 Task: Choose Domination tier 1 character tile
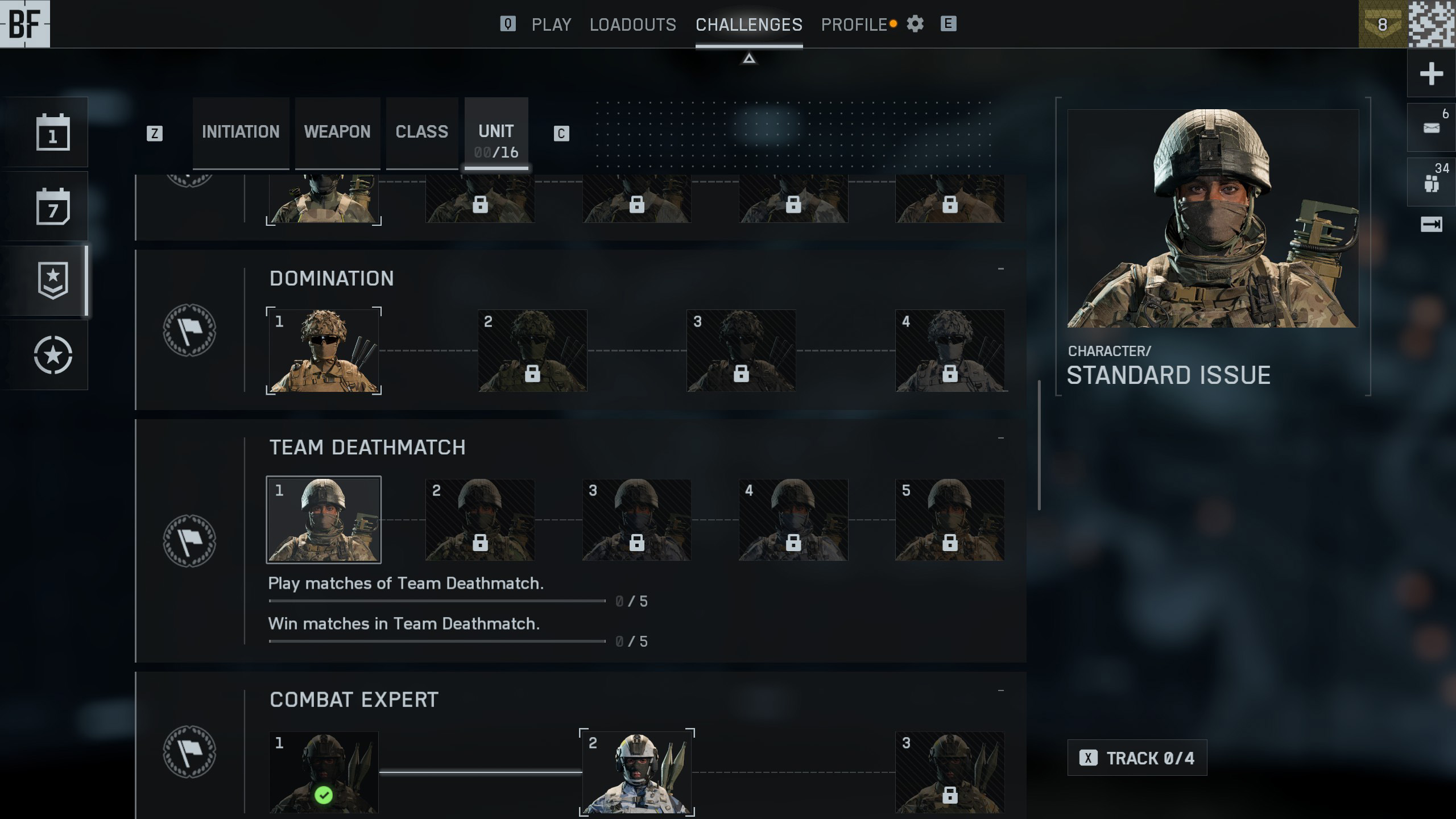click(x=324, y=350)
